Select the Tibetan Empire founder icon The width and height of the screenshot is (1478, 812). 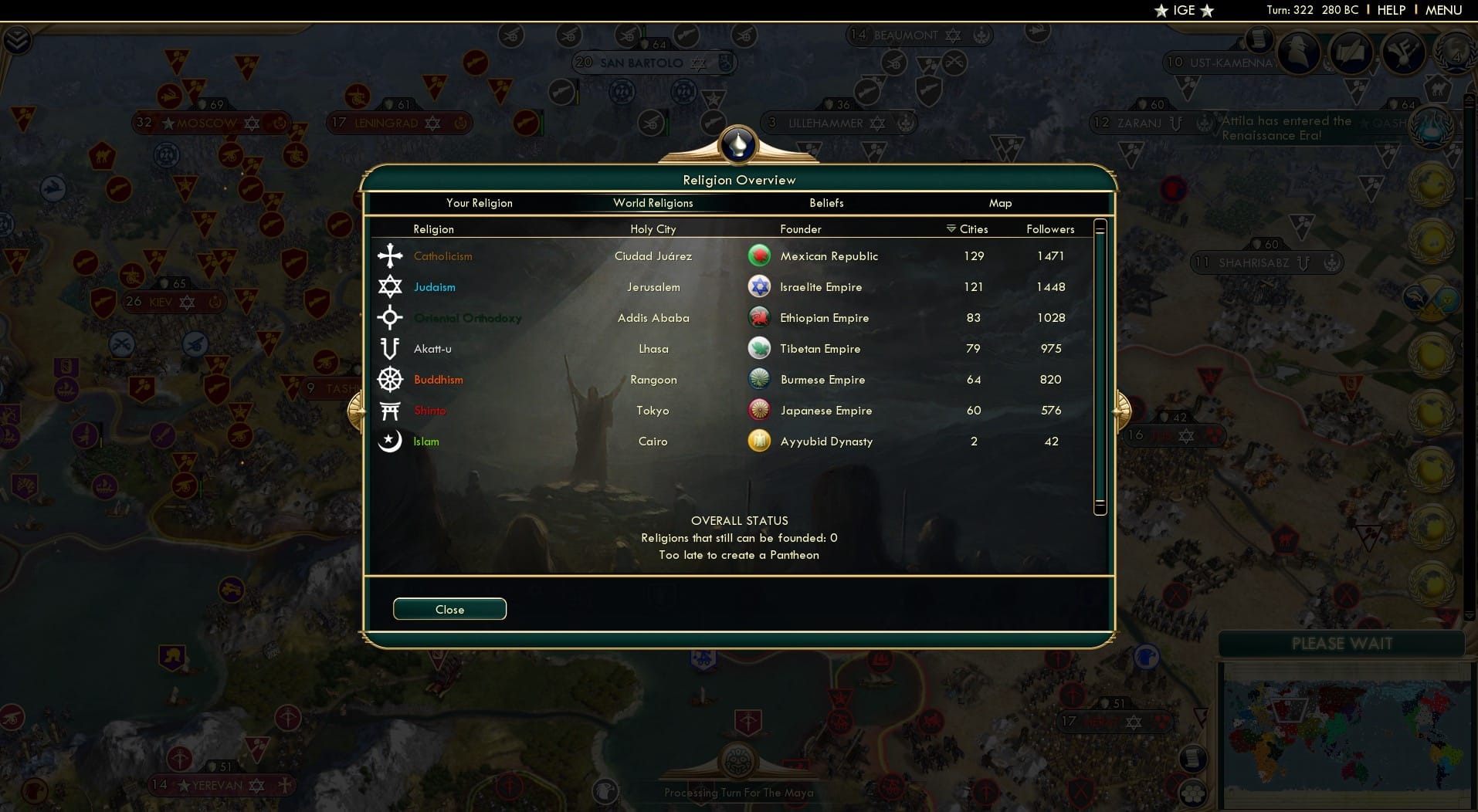tap(760, 348)
